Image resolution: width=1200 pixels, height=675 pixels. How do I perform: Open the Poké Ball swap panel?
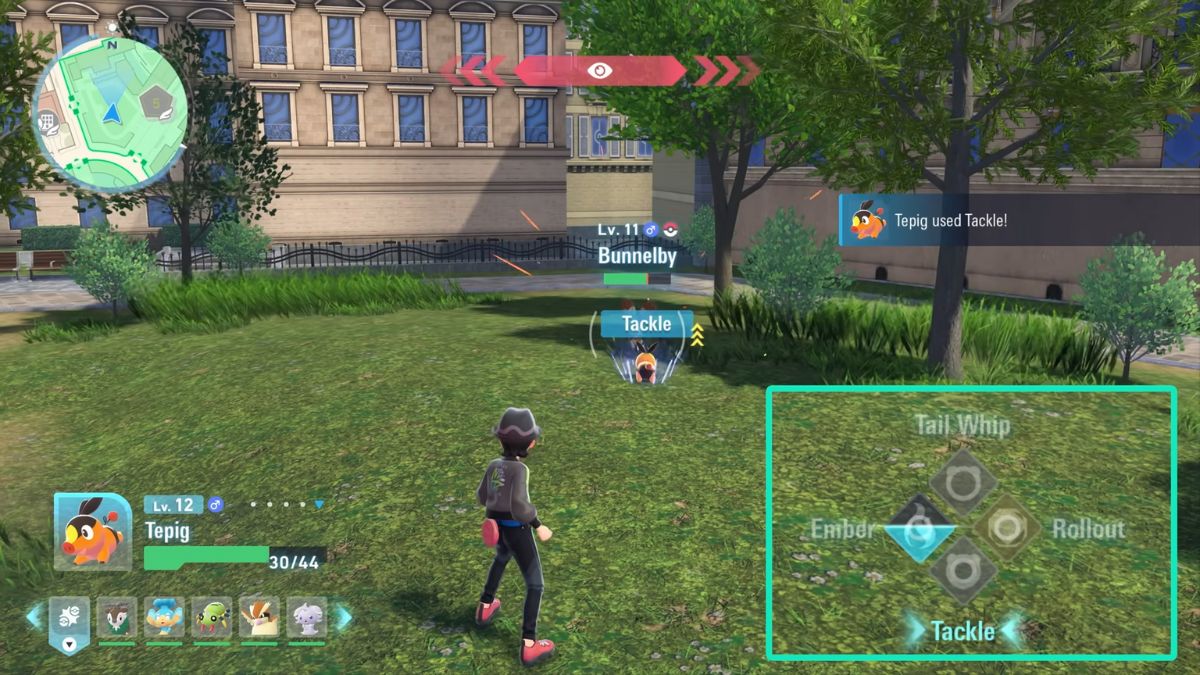click(69, 620)
